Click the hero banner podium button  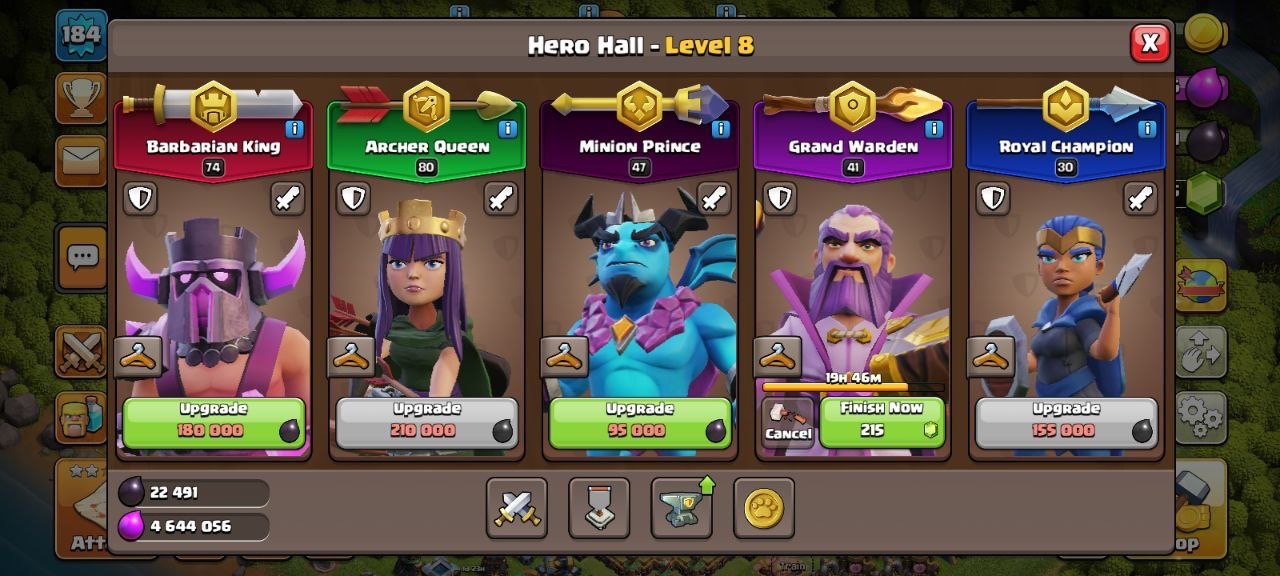tap(599, 508)
